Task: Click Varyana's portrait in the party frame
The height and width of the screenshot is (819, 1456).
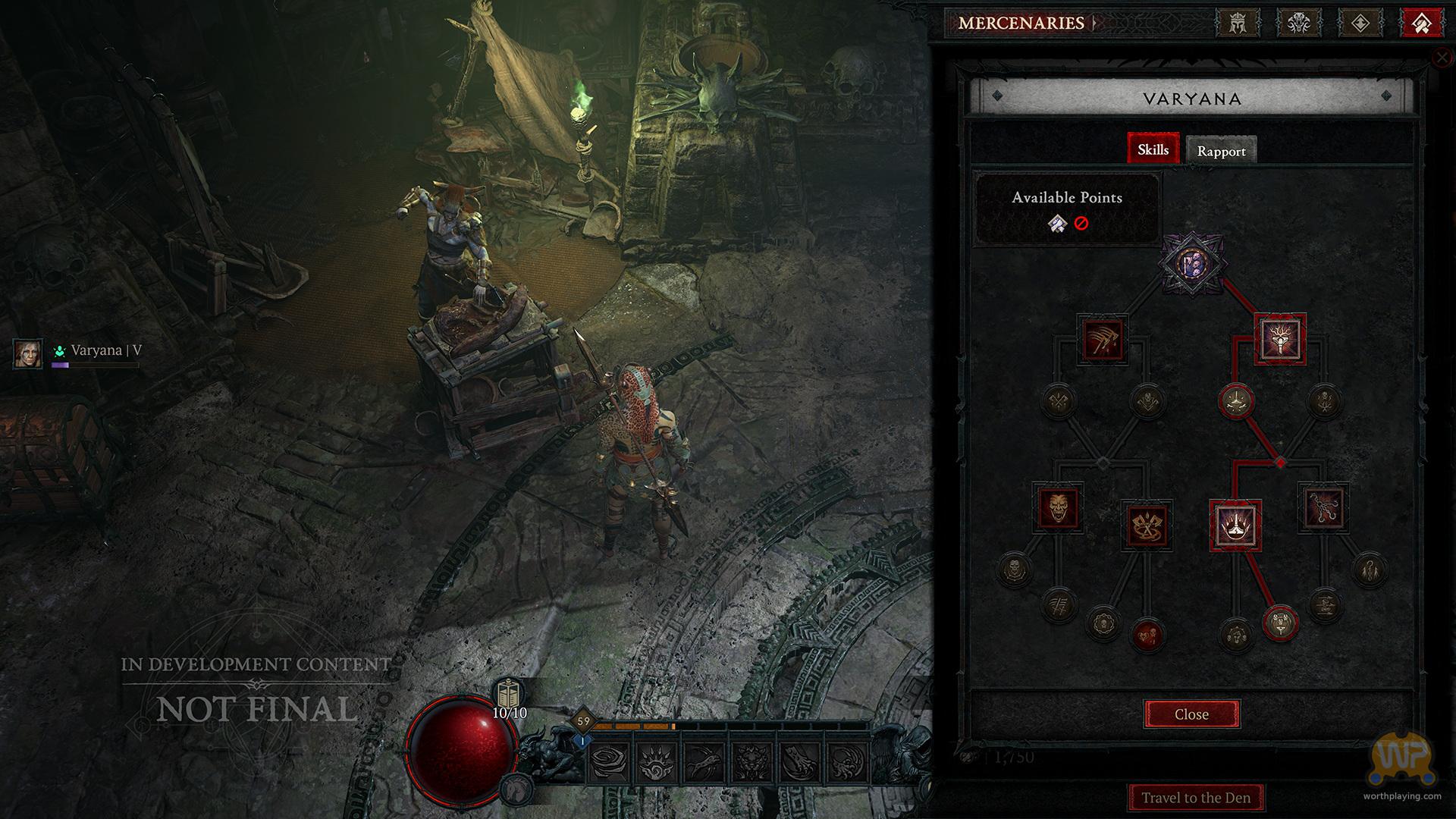Action: [28, 353]
